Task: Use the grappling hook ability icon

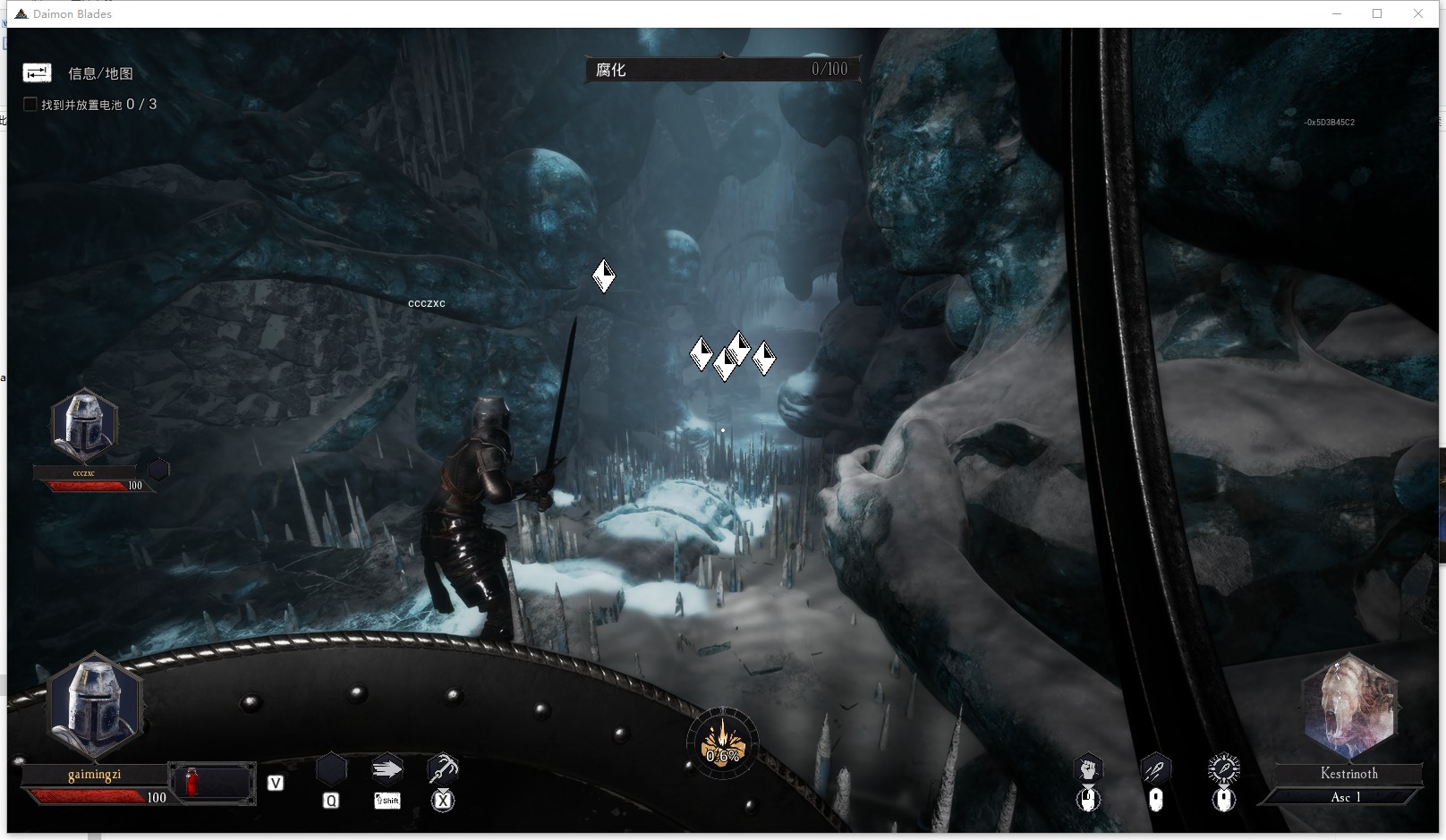Action: 443,768
